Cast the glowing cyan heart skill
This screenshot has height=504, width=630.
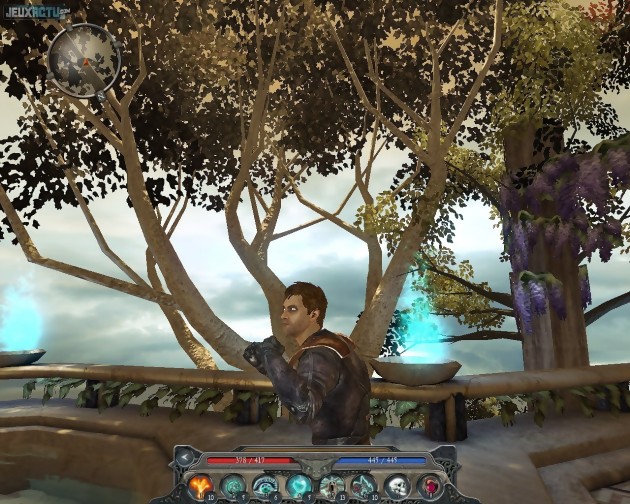click(298, 486)
